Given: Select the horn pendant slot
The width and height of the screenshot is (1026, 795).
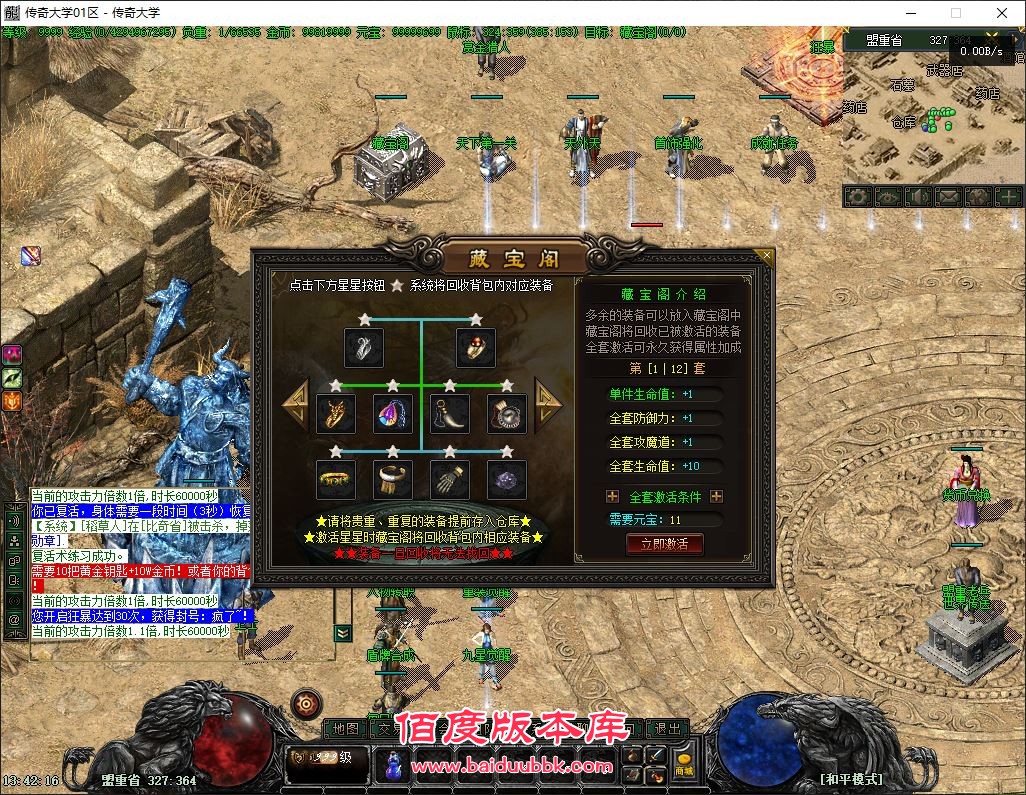Looking at the screenshot, I should click(x=450, y=414).
